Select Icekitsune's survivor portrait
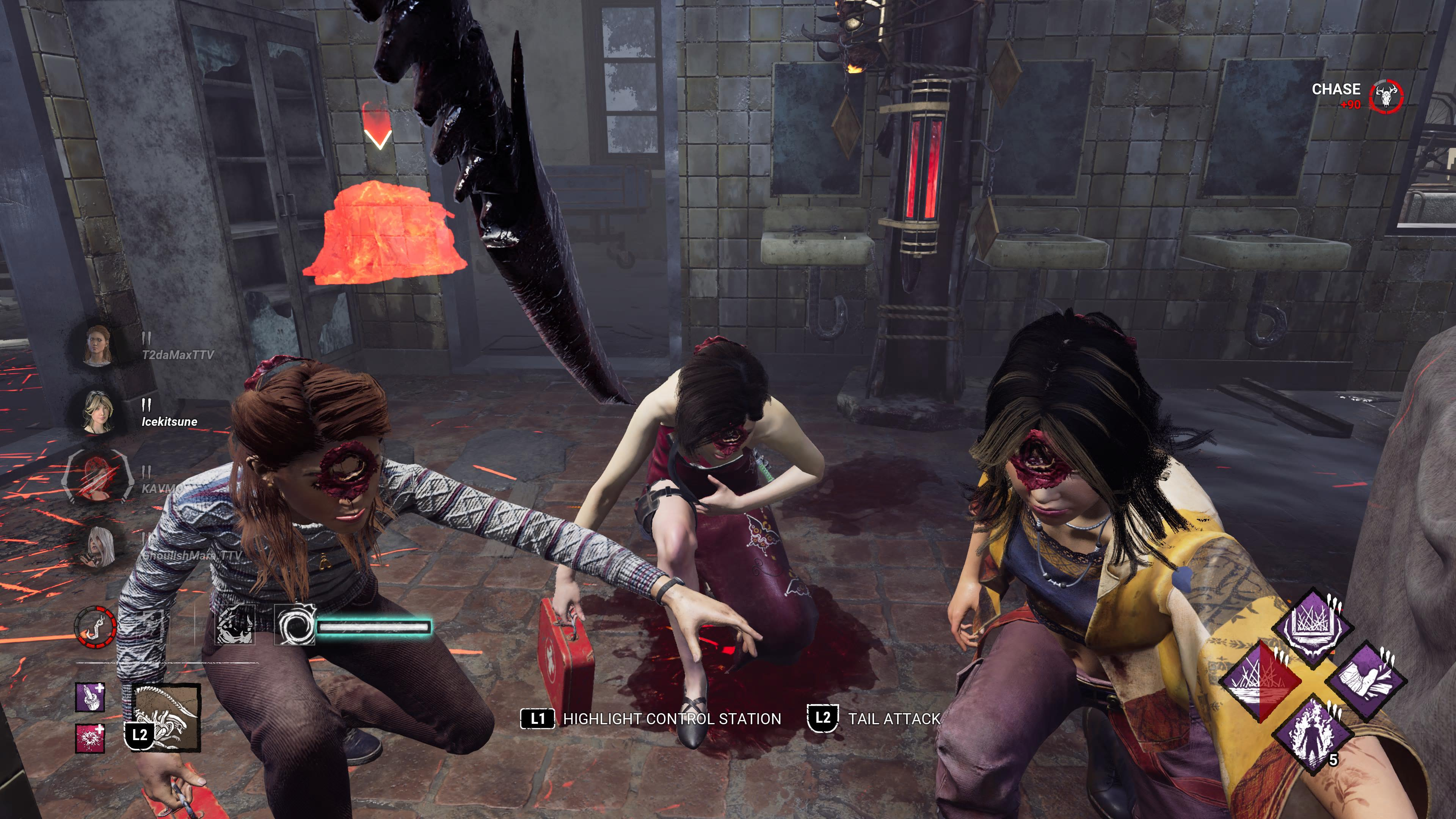1456x819 pixels. 97,411
